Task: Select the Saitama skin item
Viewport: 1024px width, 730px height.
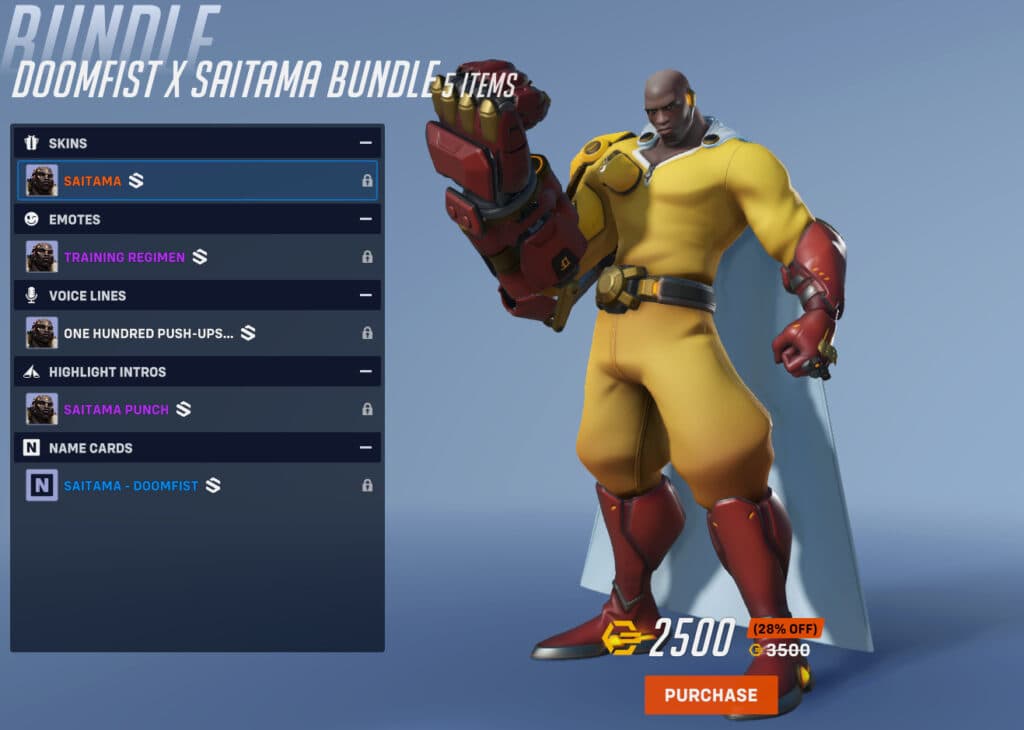Action: tap(197, 181)
